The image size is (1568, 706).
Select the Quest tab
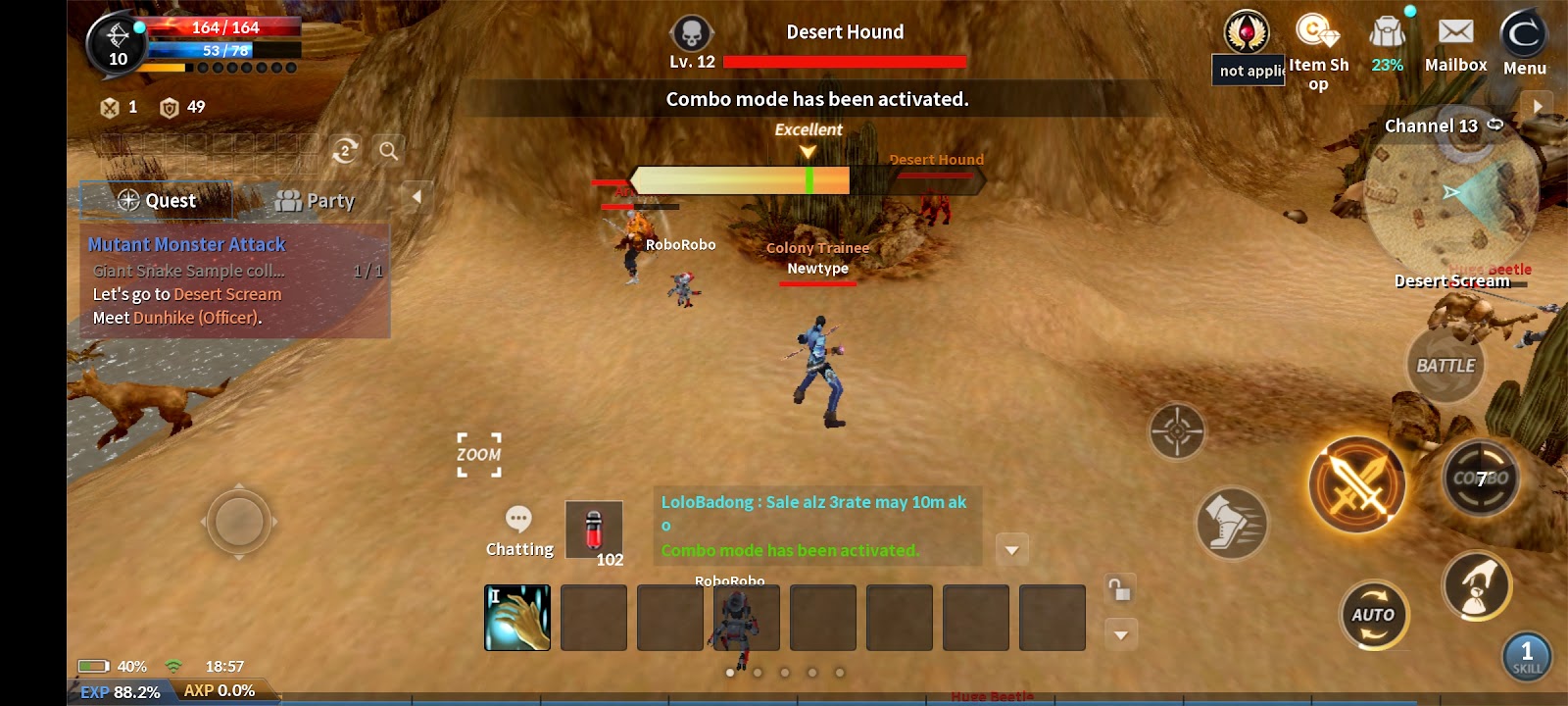157,200
